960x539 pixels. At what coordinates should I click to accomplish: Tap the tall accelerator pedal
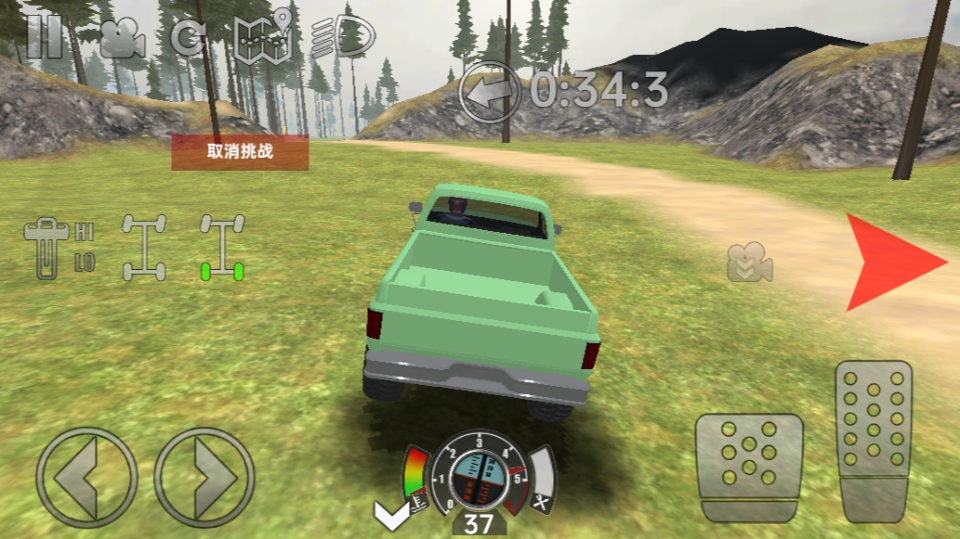873,440
